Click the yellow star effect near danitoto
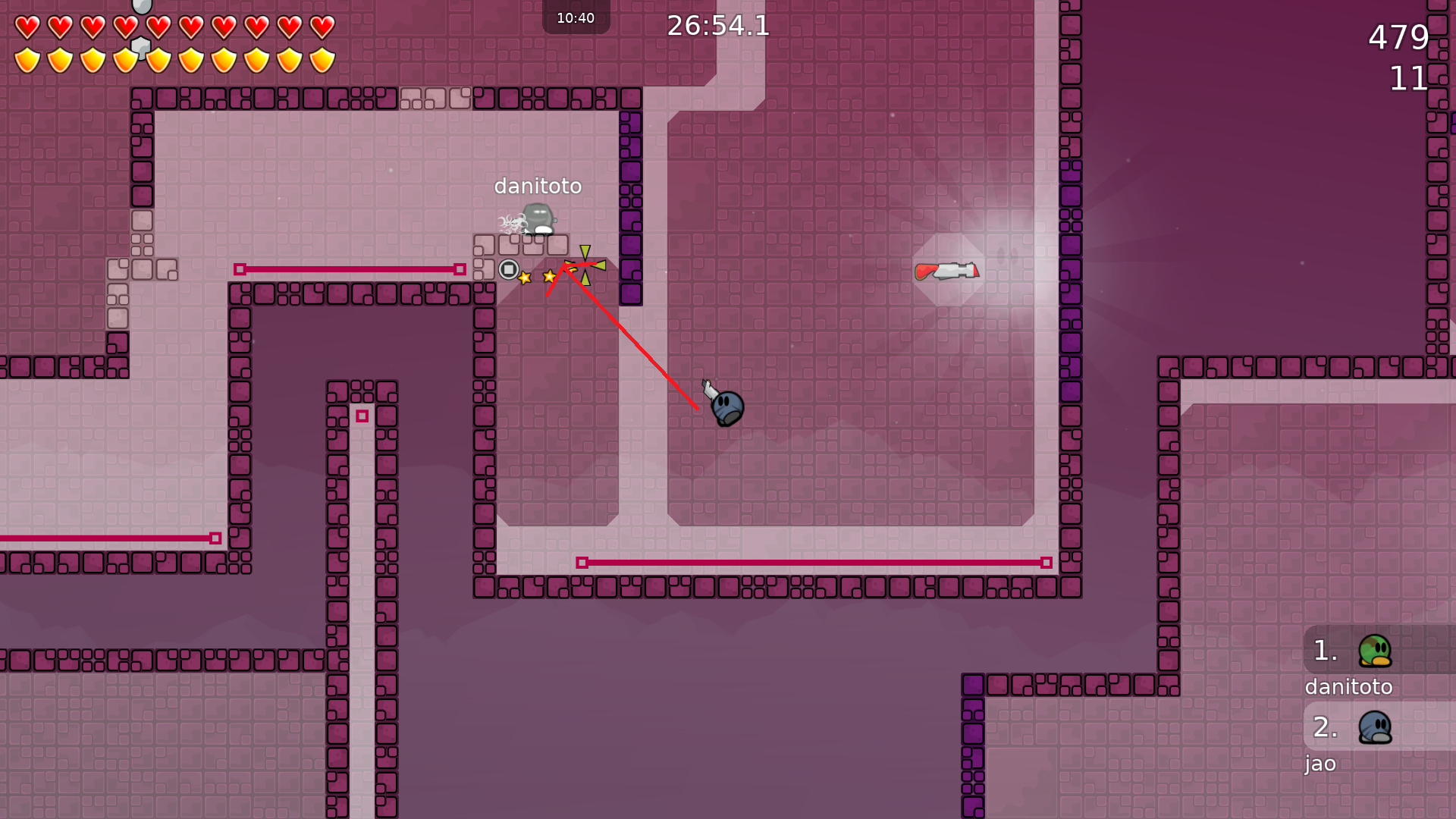 pyautogui.click(x=523, y=278)
